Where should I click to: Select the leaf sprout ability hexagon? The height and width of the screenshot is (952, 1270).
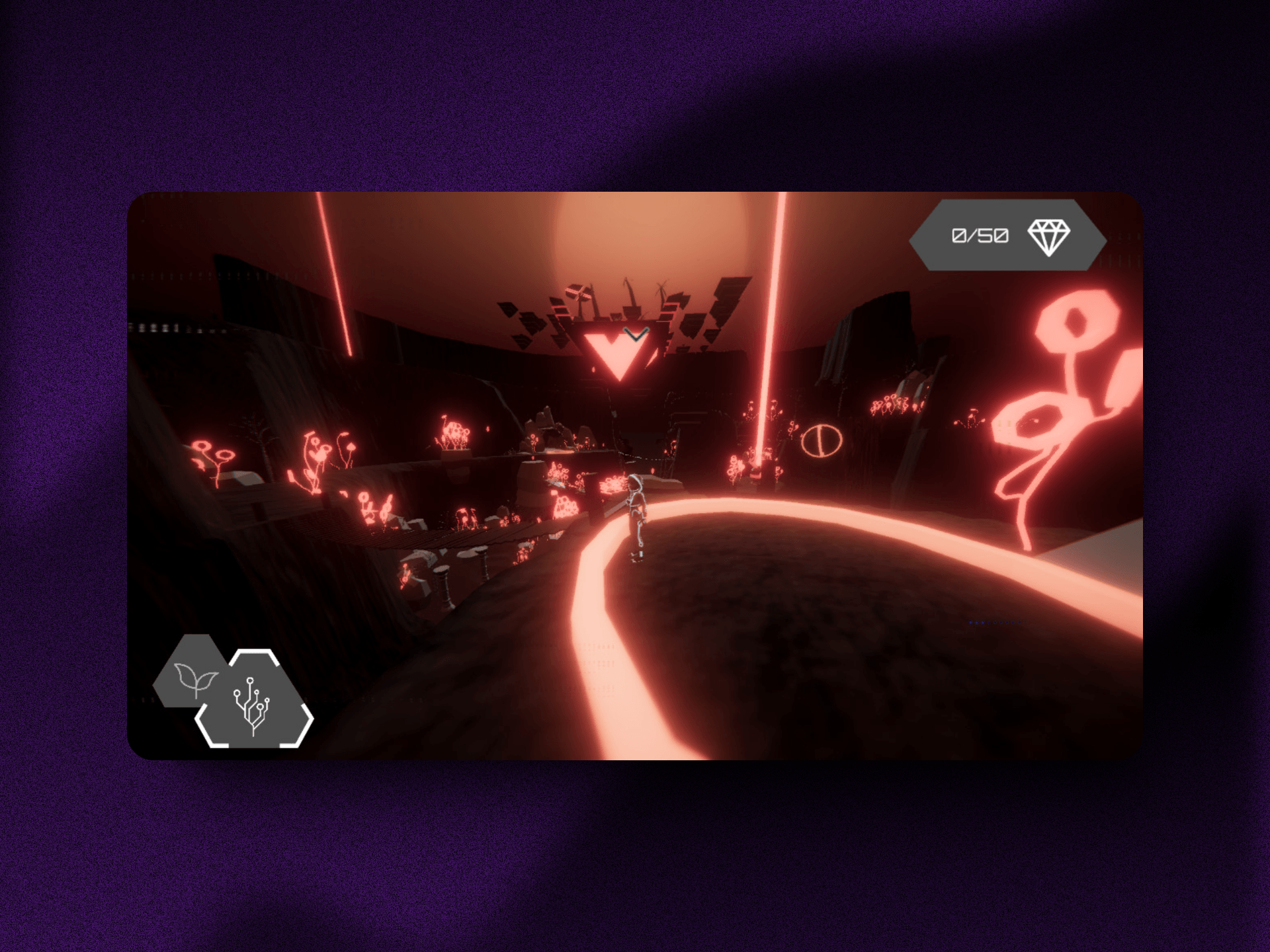coord(194,676)
